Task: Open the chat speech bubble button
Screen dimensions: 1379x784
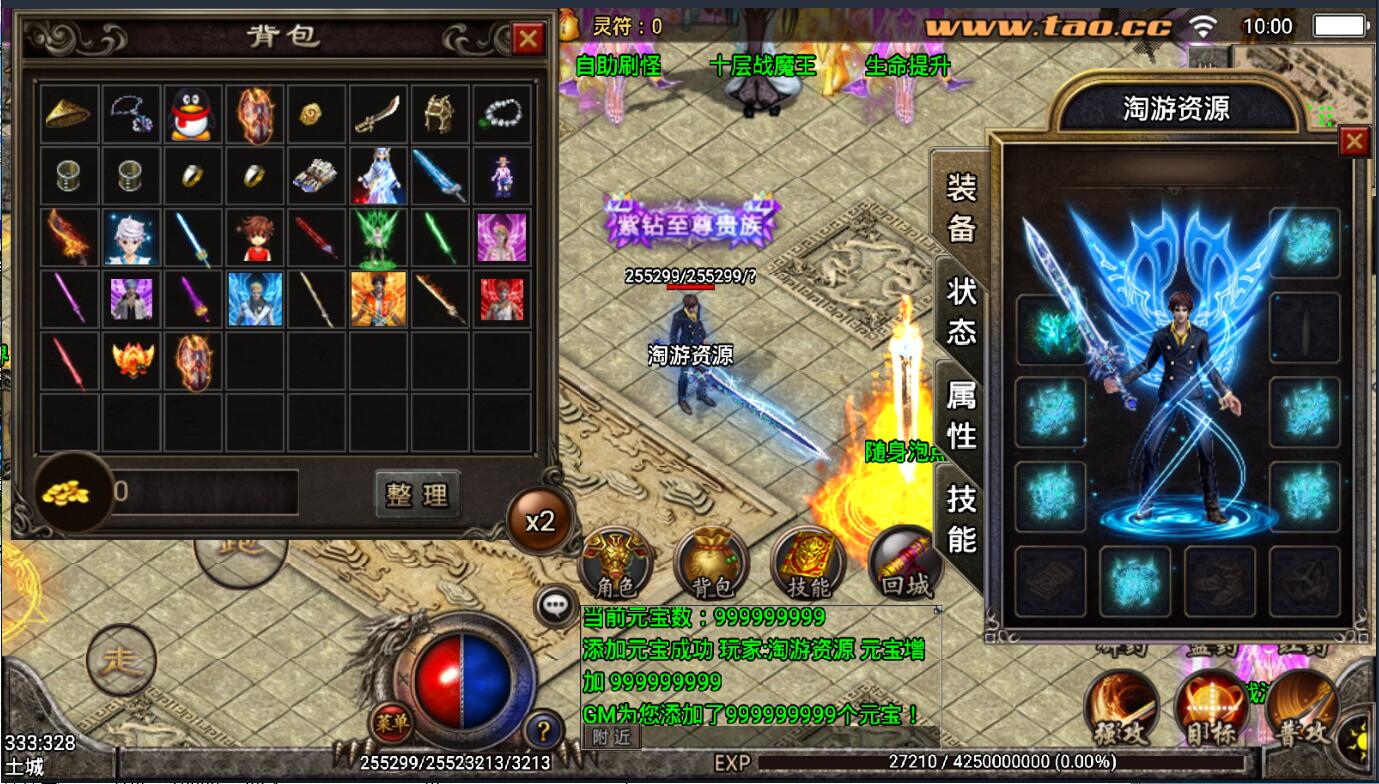Action: [555, 606]
